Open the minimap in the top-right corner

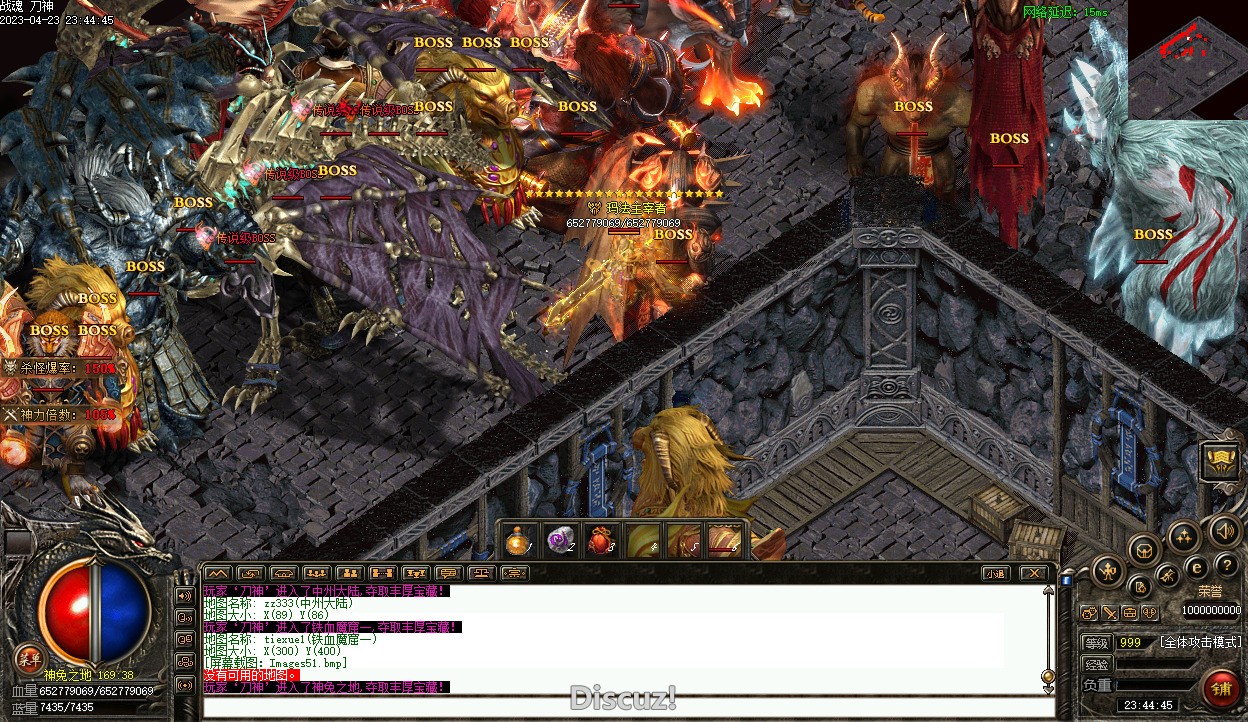click(1187, 59)
